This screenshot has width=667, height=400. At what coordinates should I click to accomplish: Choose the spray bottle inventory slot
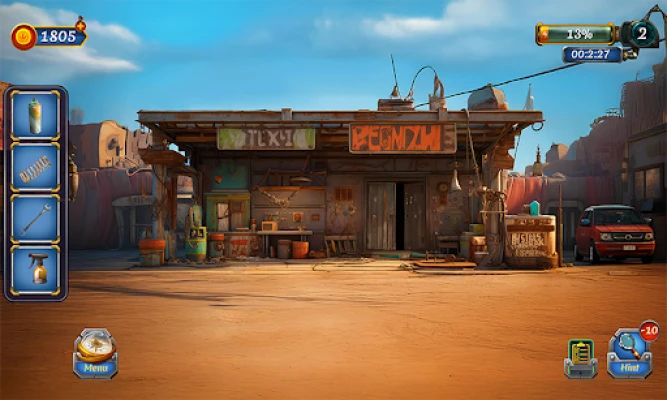[x=36, y=270]
